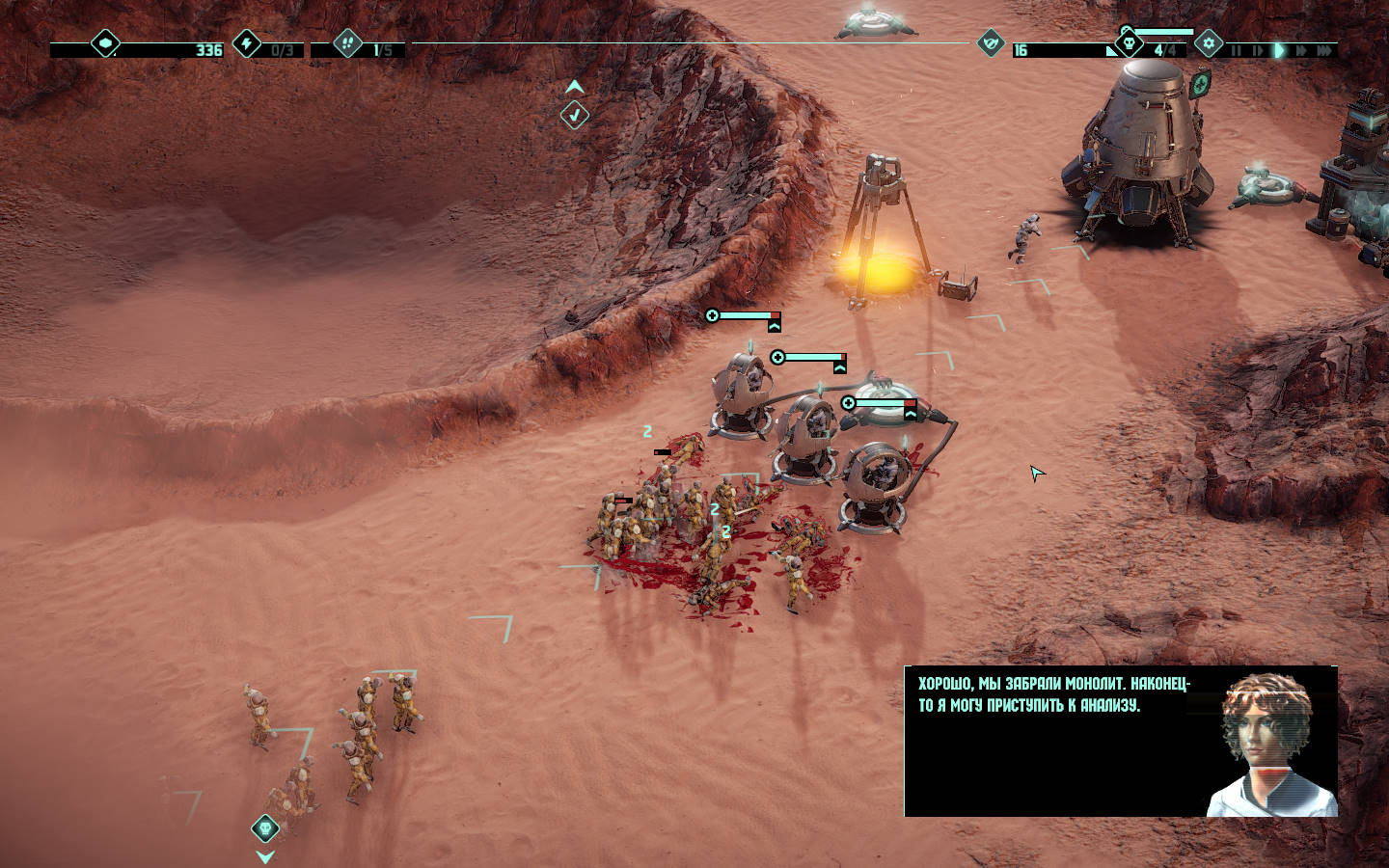Select normal play speed
This screenshot has width=1389, height=868.
[1279, 50]
